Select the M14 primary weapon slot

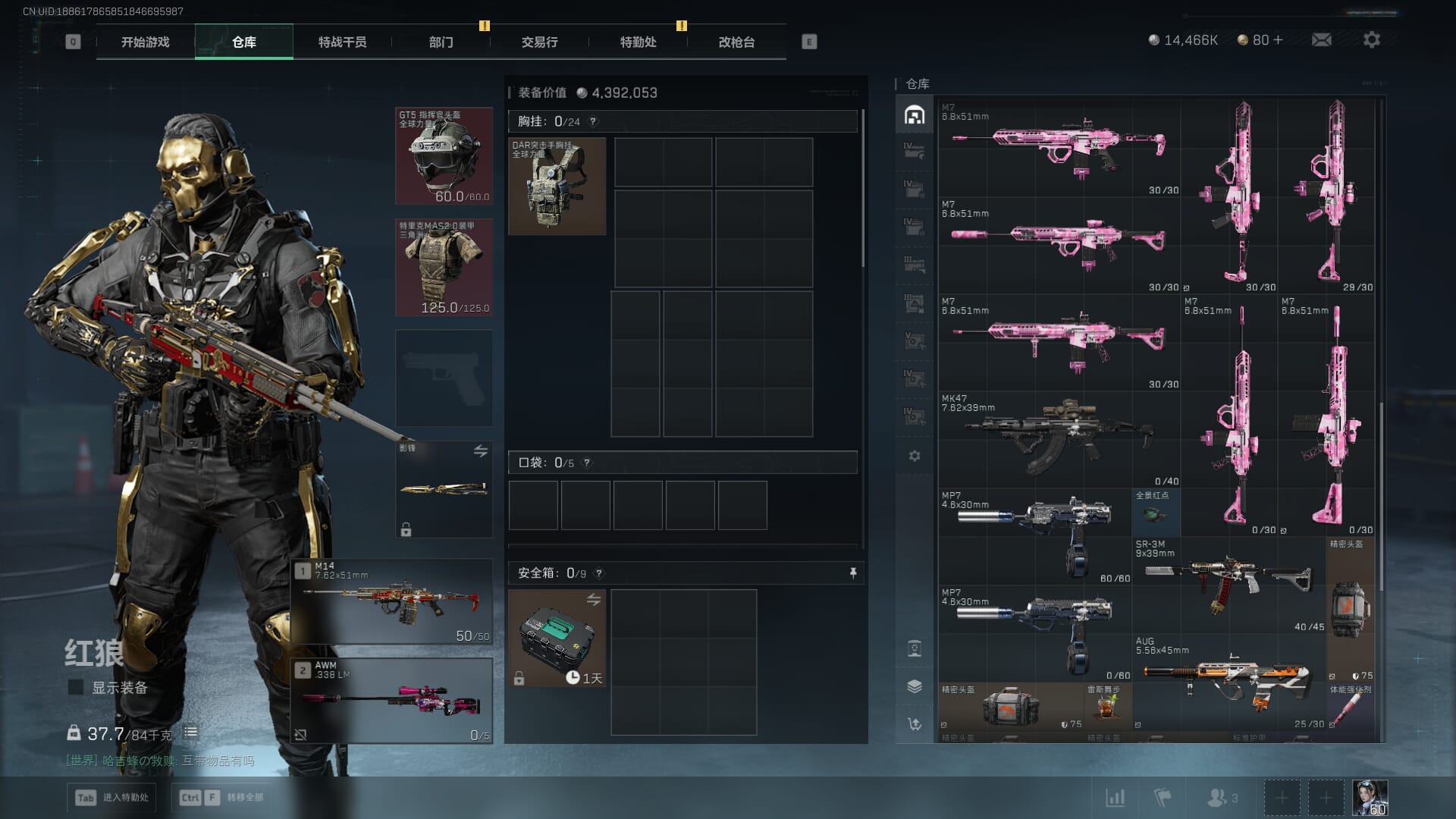(392, 601)
